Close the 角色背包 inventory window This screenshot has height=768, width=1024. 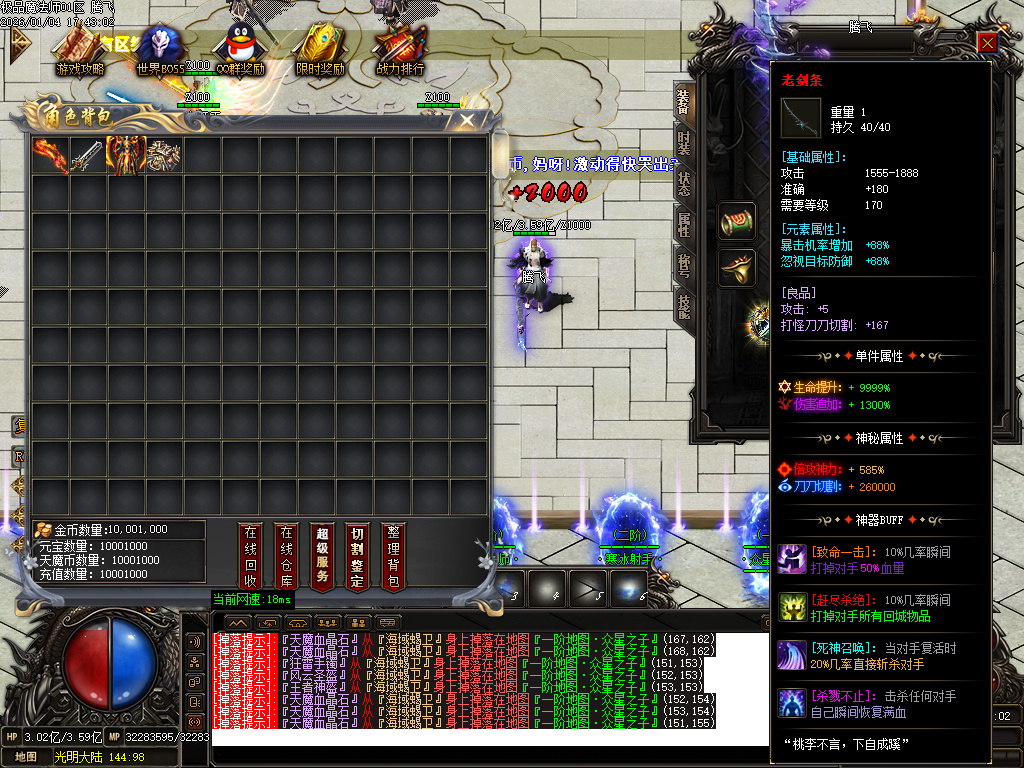467,120
